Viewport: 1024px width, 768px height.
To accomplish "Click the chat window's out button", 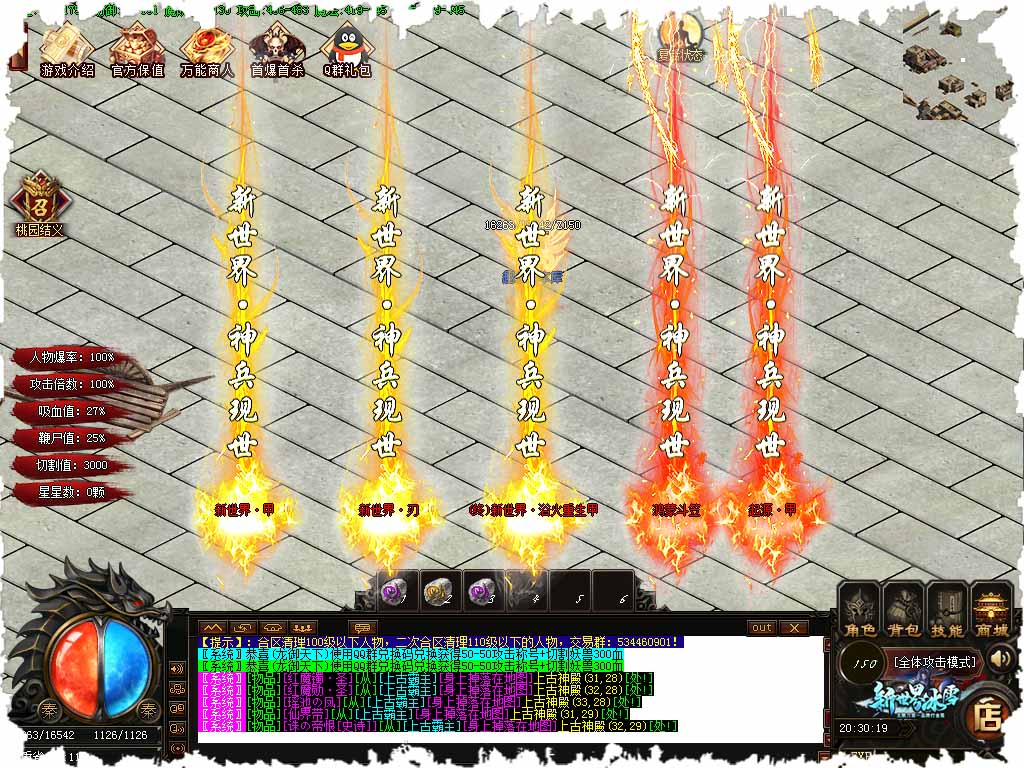I will pos(762,628).
